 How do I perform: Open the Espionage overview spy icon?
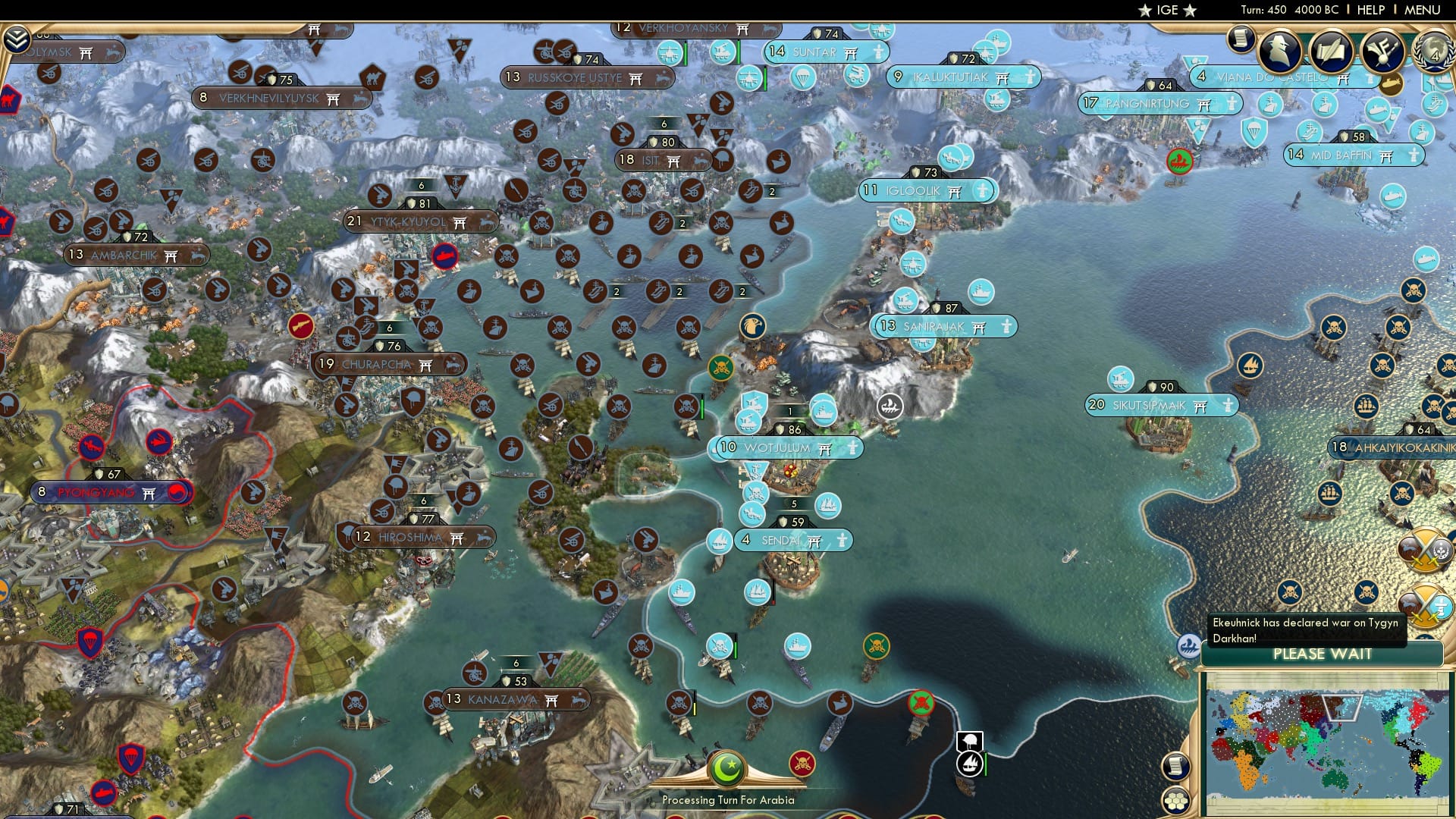[1282, 52]
